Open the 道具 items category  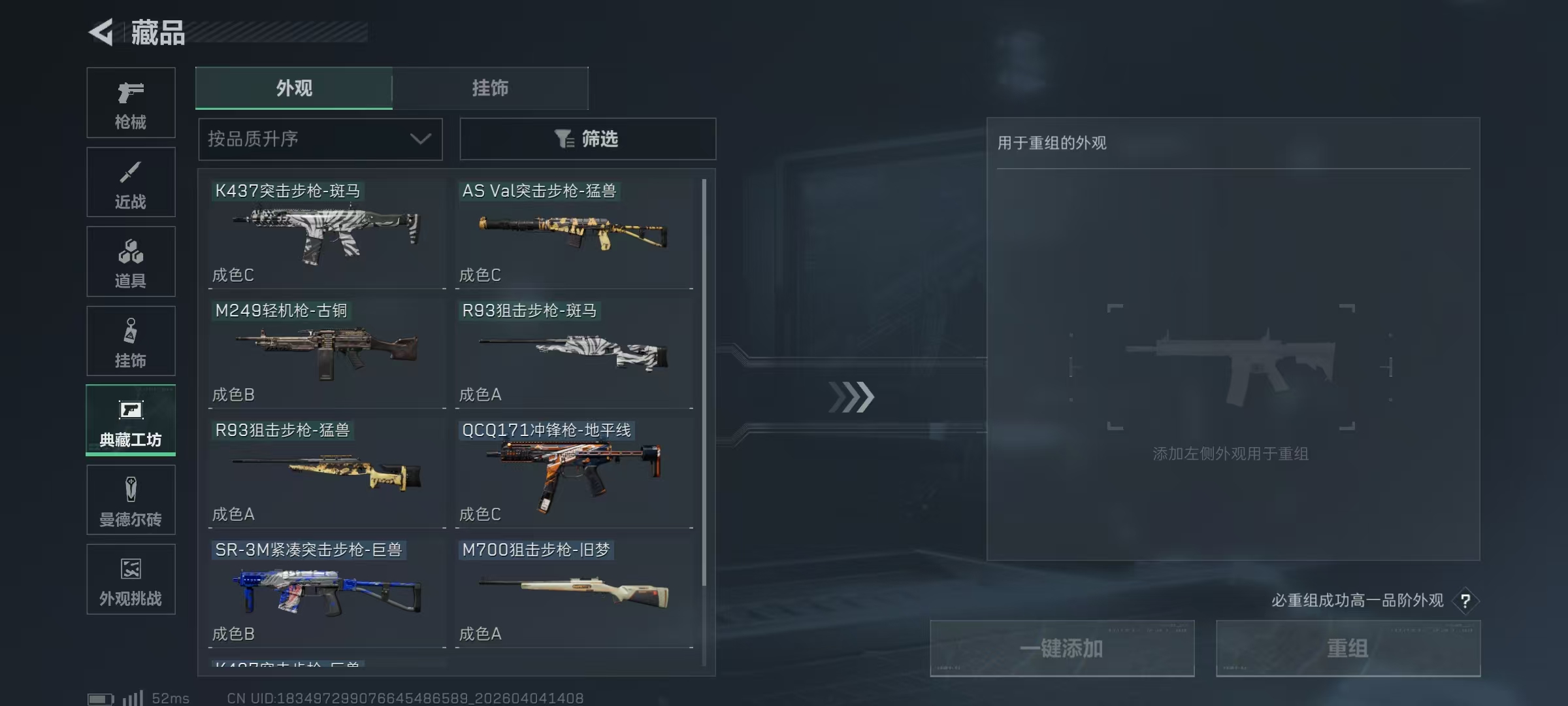pos(131,261)
